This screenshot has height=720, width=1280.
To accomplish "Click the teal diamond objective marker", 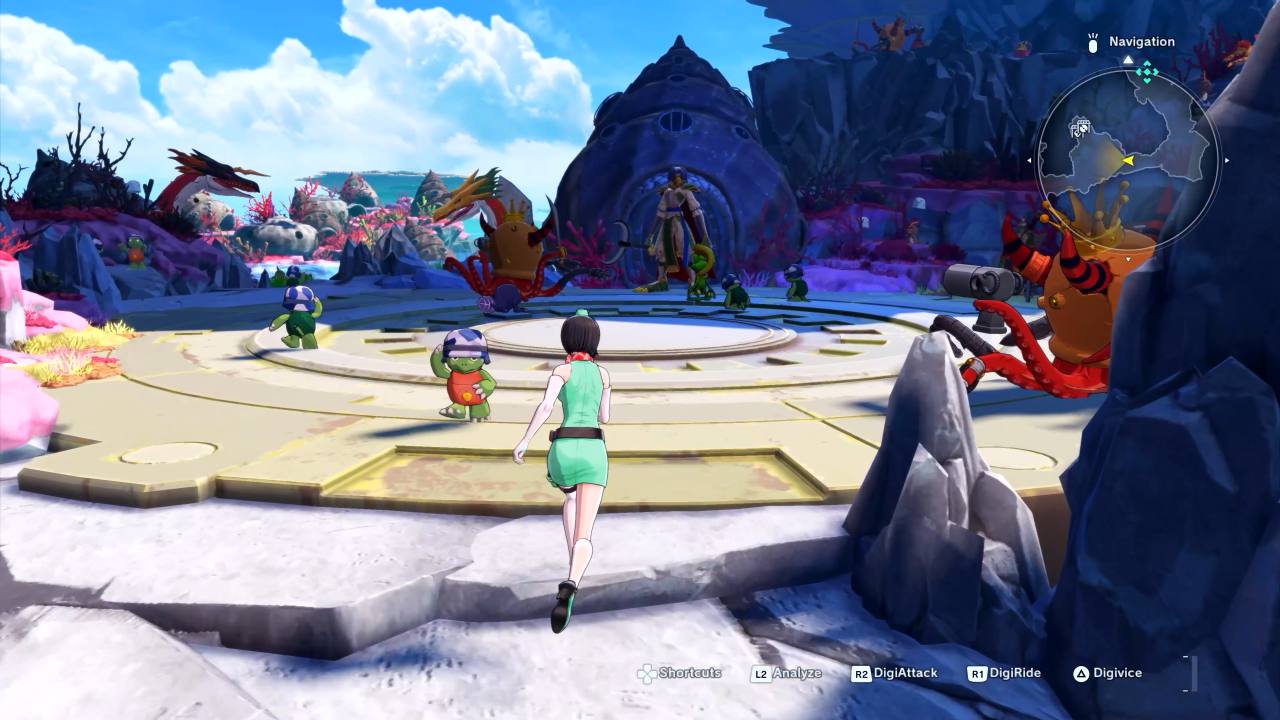I will tap(1147, 71).
